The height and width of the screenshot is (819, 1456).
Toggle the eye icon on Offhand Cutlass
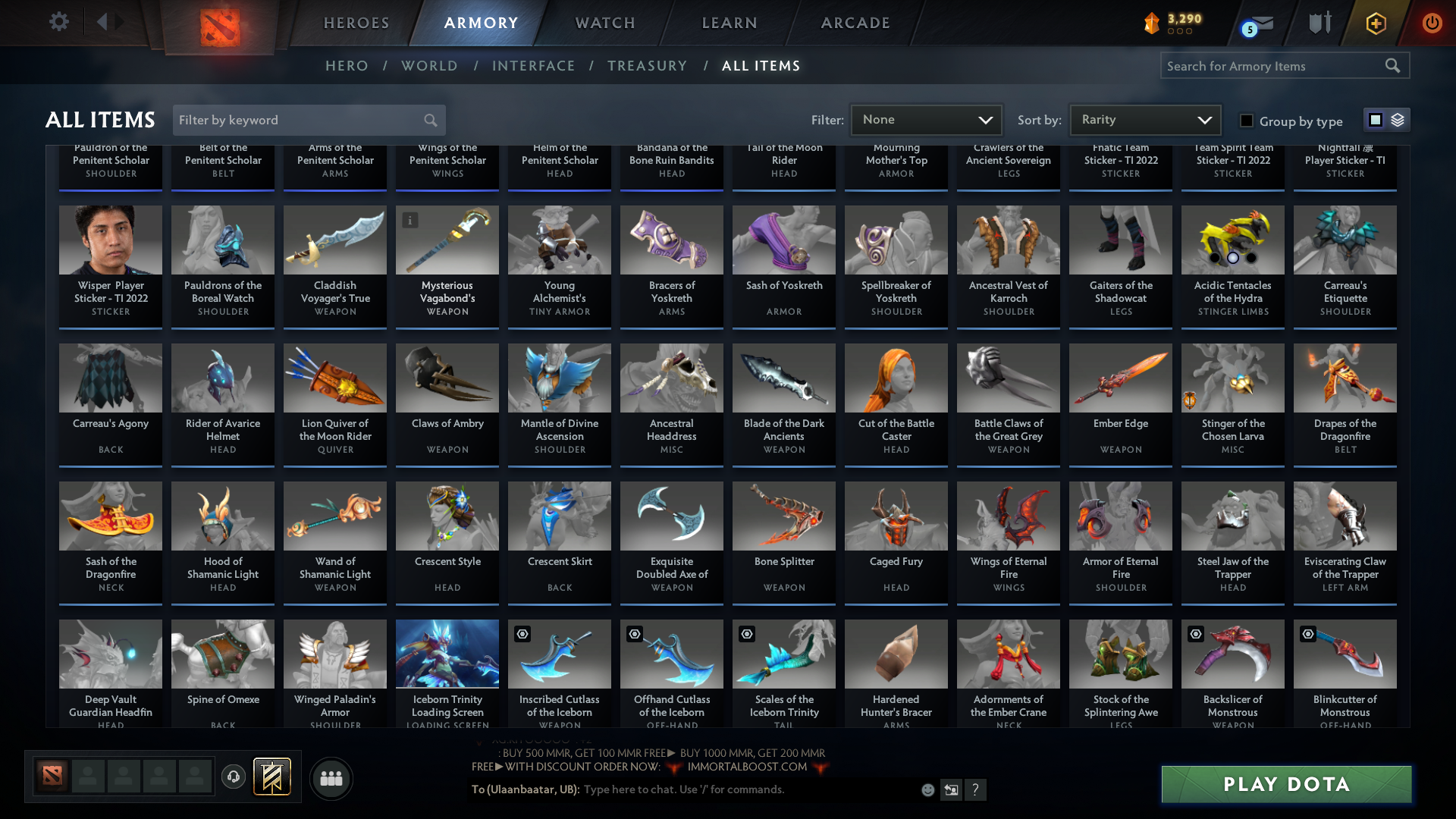[x=634, y=634]
